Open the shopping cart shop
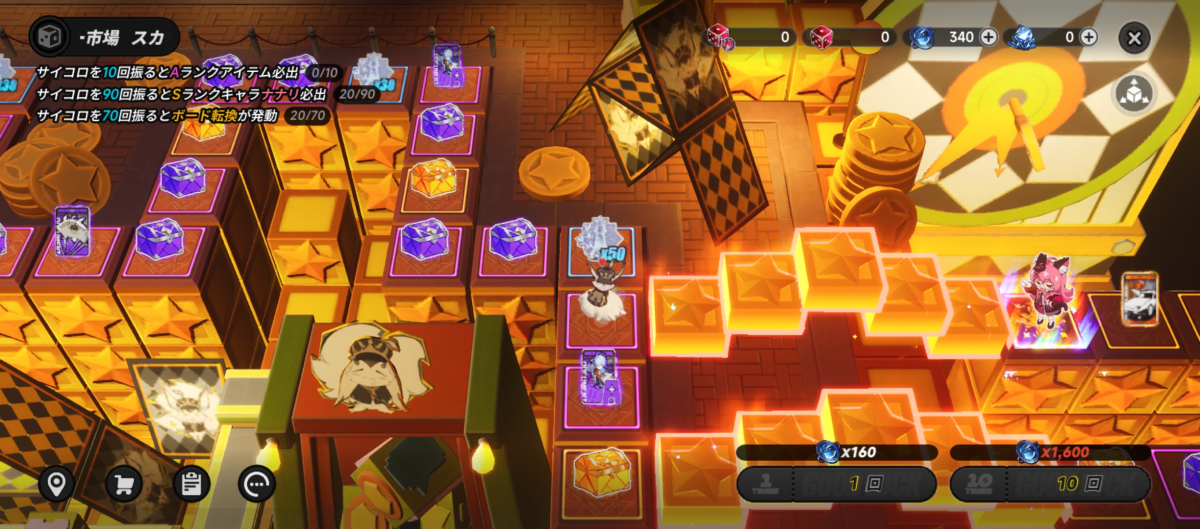Screen dimensions: 1200x529 (x=124, y=484)
